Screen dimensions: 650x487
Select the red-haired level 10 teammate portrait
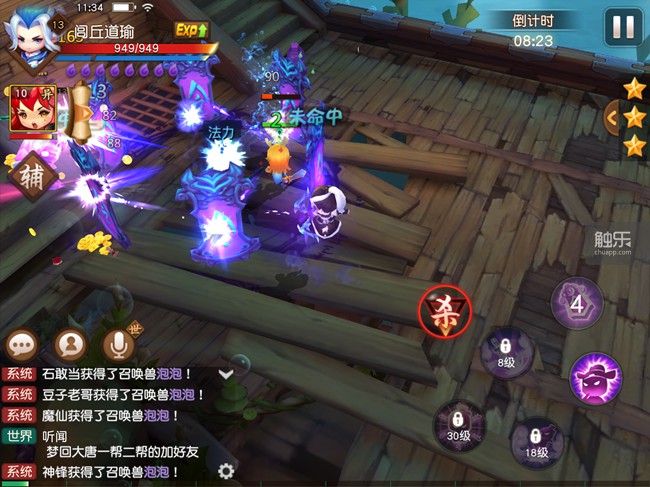pyautogui.click(x=30, y=112)
